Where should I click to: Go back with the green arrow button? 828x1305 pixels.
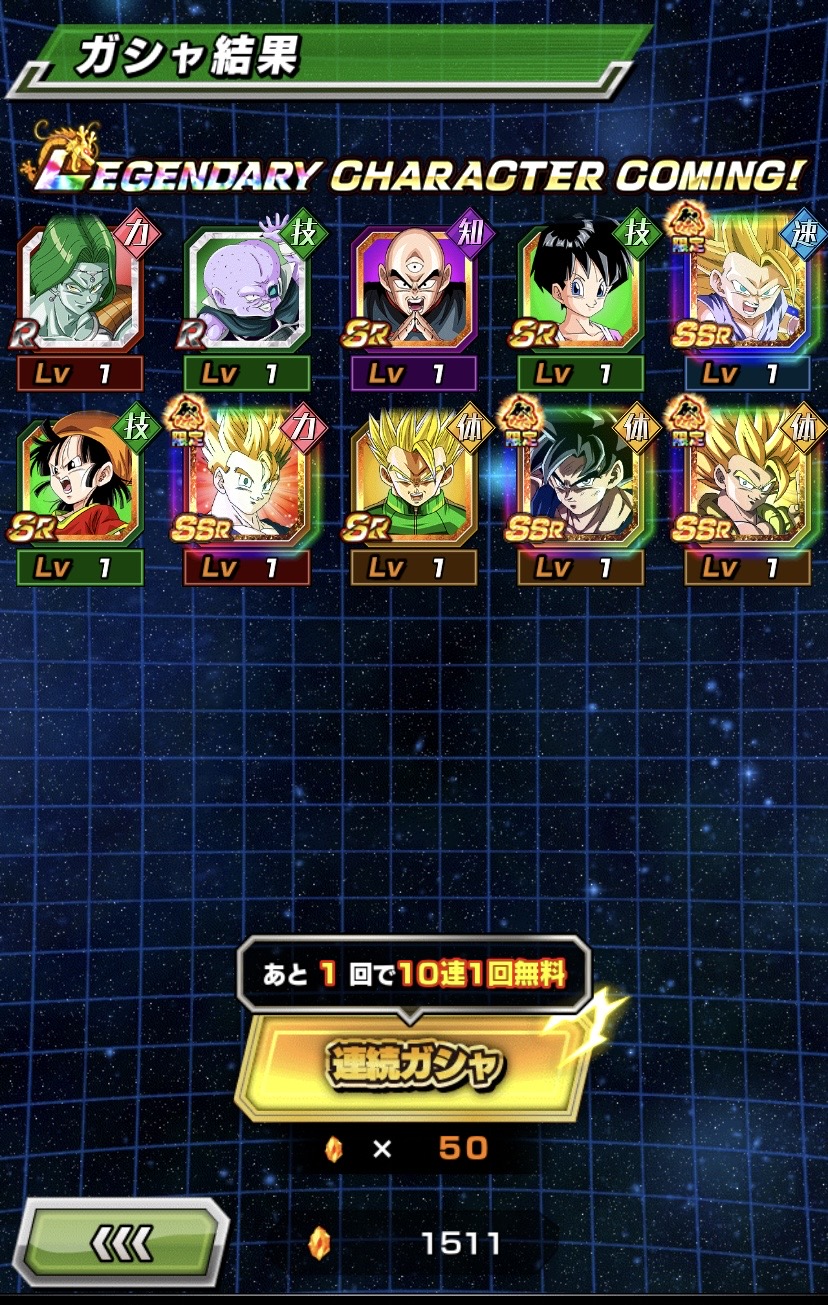[x=122, y=1243]
